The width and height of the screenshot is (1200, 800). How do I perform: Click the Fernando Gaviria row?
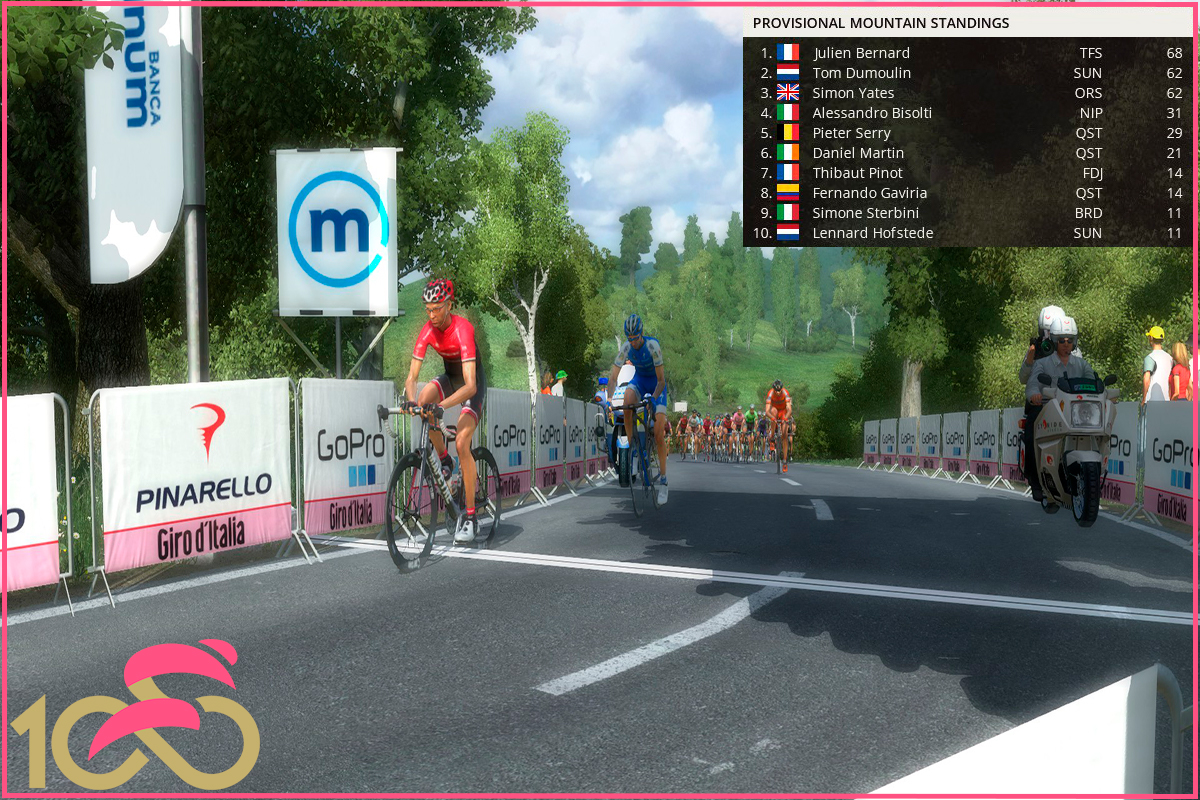coord(869,193)
